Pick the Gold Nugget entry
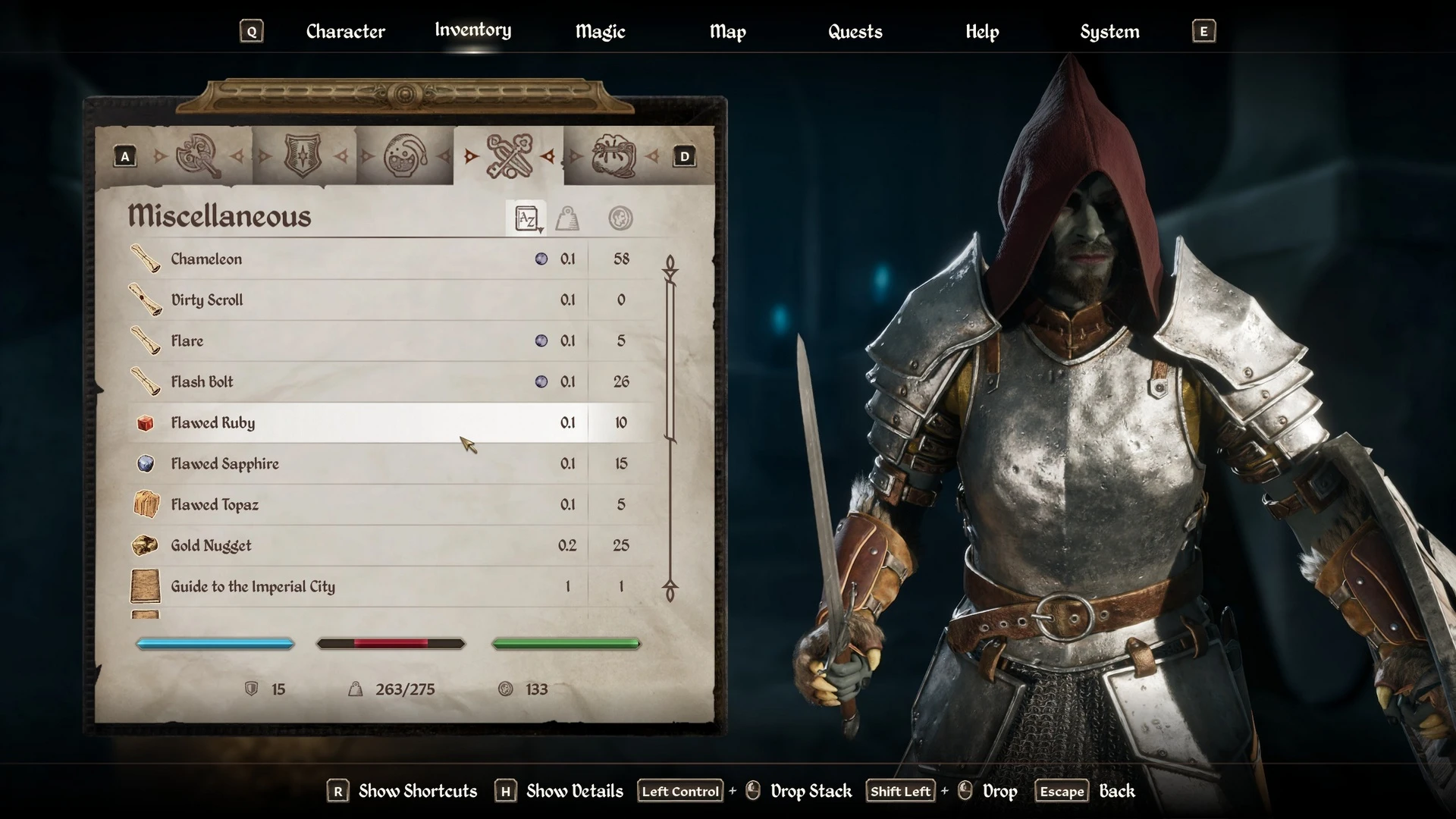This screenshot has height=819, width=1456. click(x=211, y=546)
